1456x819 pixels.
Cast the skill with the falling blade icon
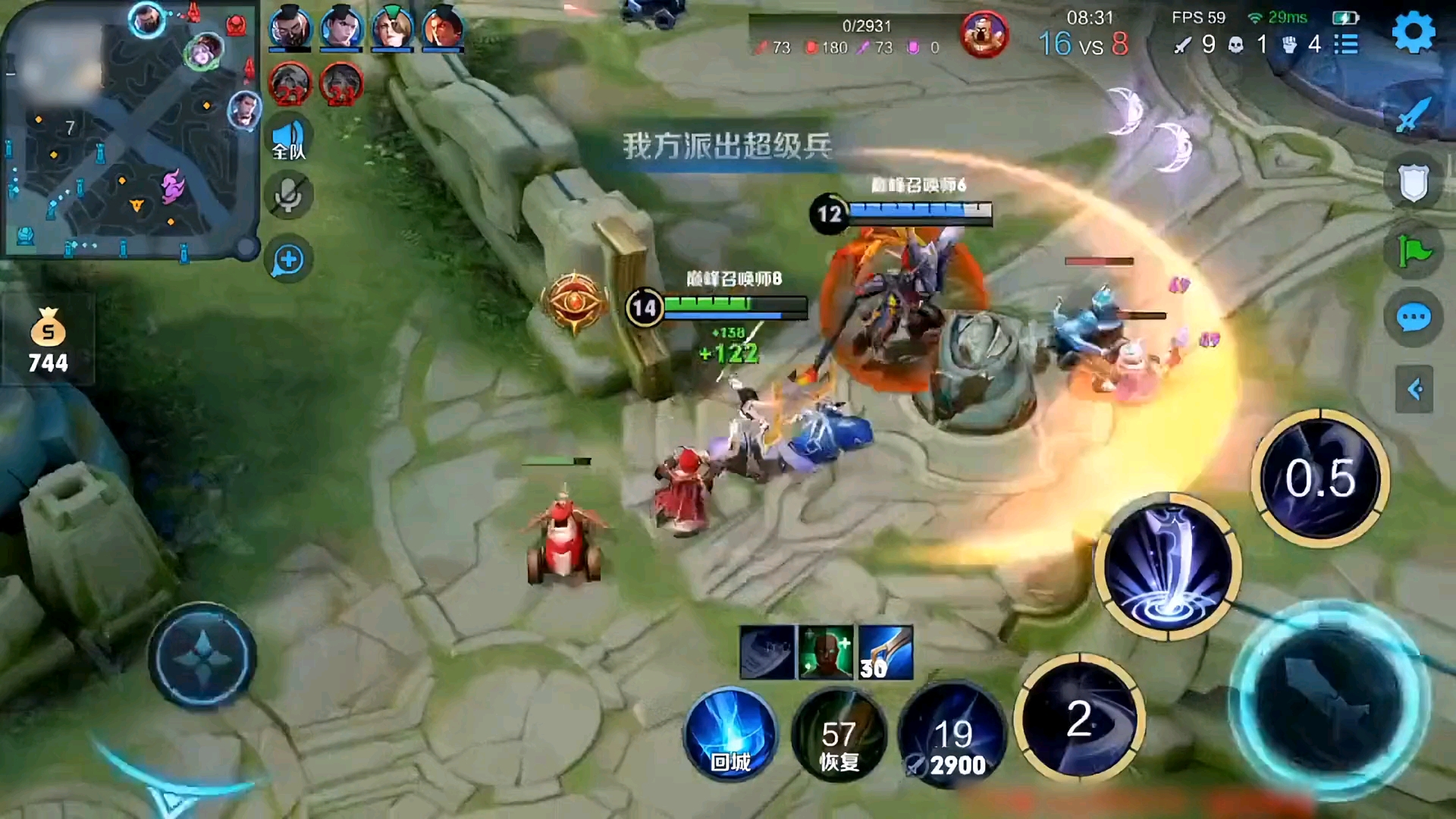[x=1168, y=567]
